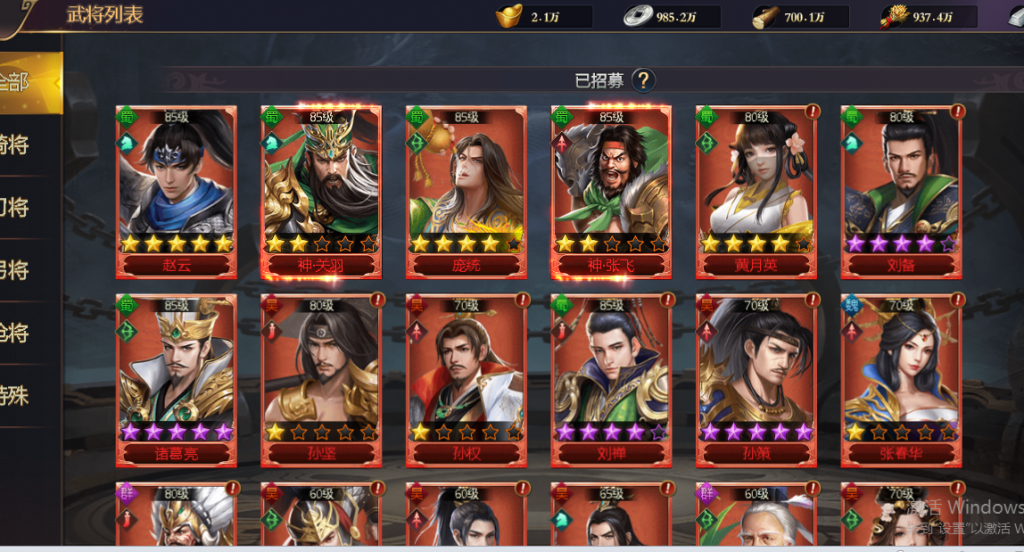
Task: Select the 刘禅 hero card
Action: pyautogui.click(x=611, y=379)
